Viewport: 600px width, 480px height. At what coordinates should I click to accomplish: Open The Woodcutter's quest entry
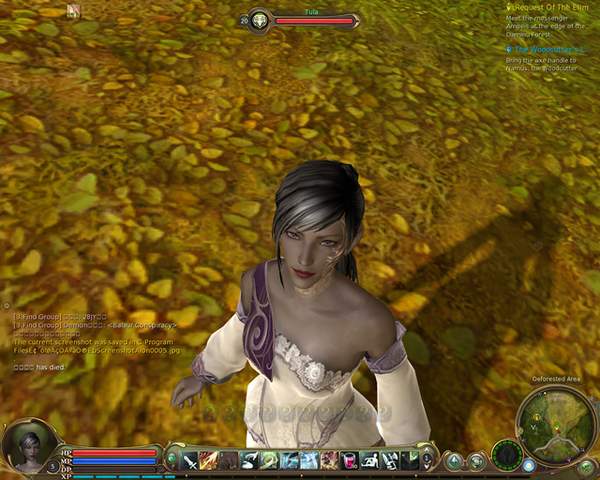[552, 50]
